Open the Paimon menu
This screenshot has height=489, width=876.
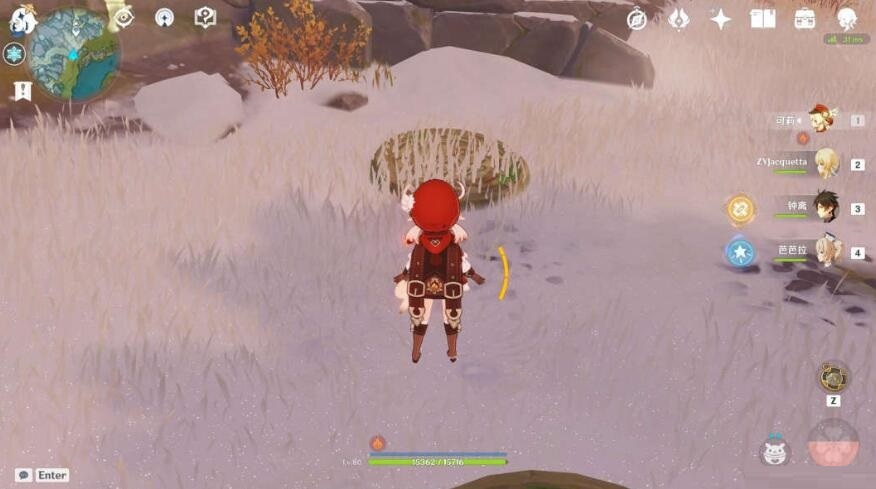(x=21, y=19)
